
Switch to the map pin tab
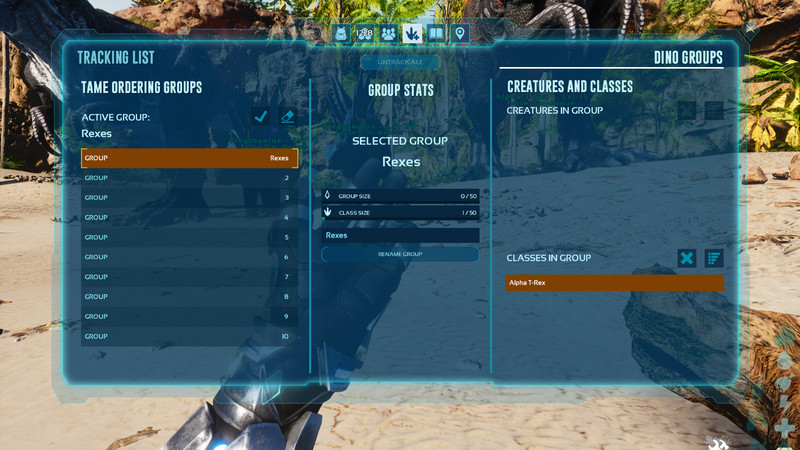460,33
